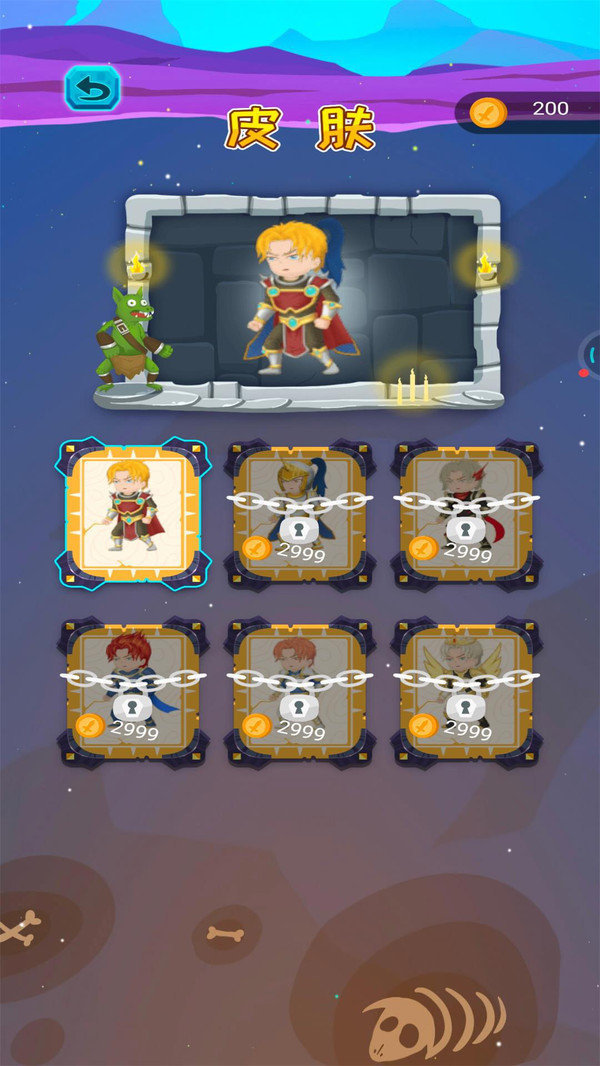
Task: Pick the locked silver-haired red scarf skin
Action: click(x=466, y=513)
